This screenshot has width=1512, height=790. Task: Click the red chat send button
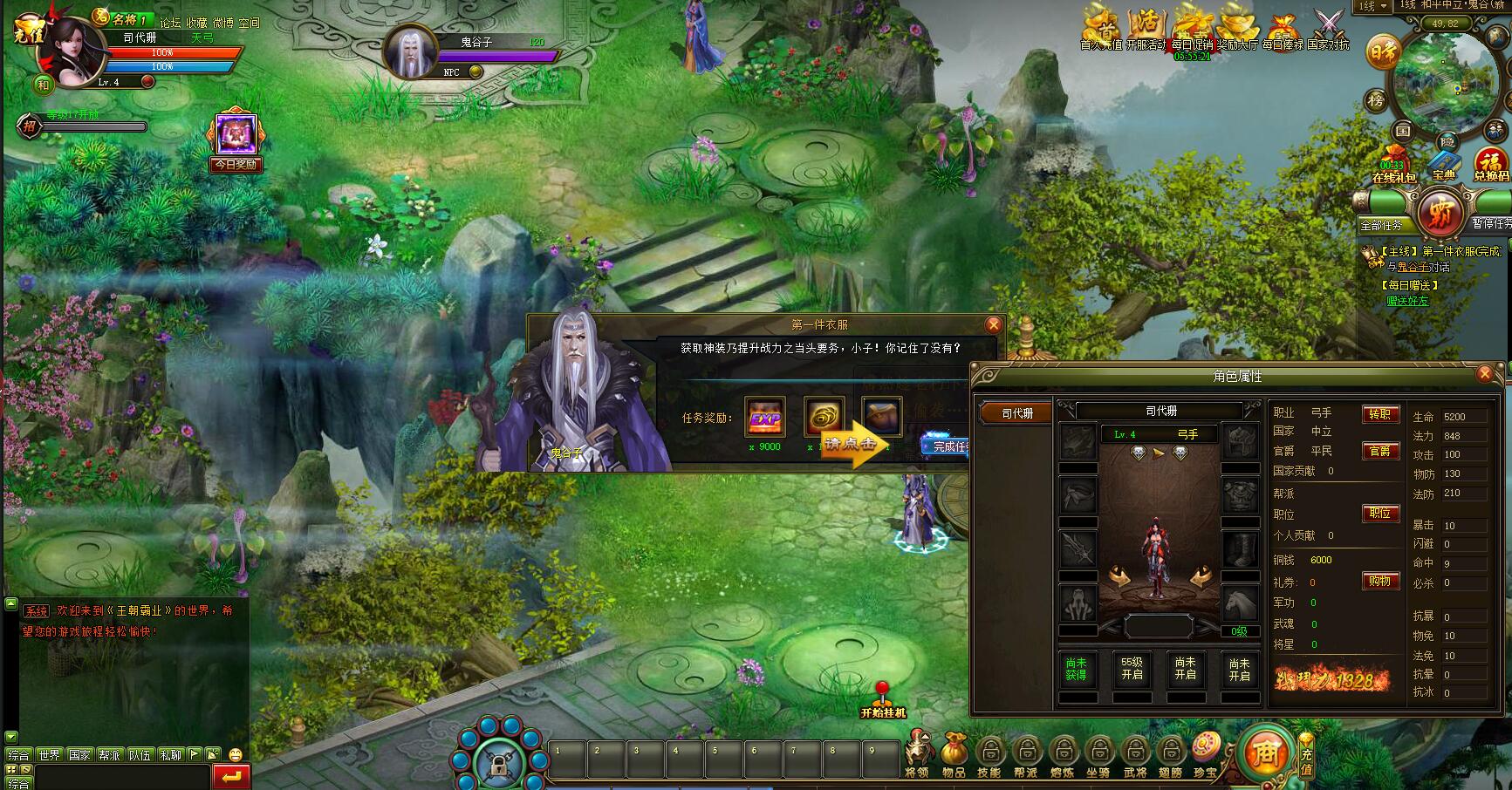(x=231, y=776)
